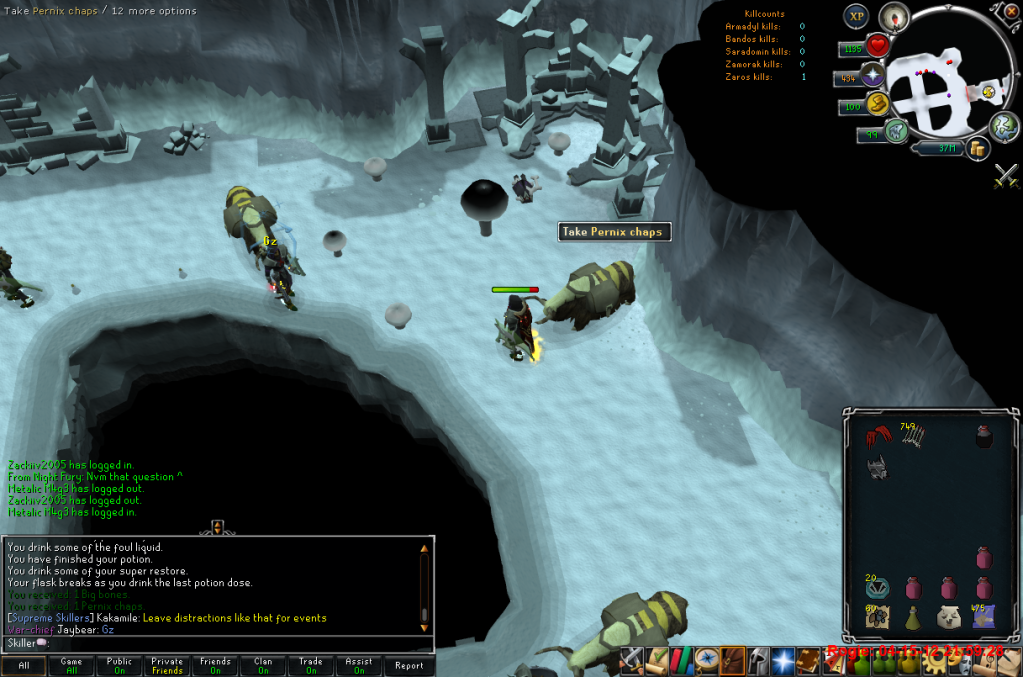Click the crossed swords combat icon

coord(1005,177)
